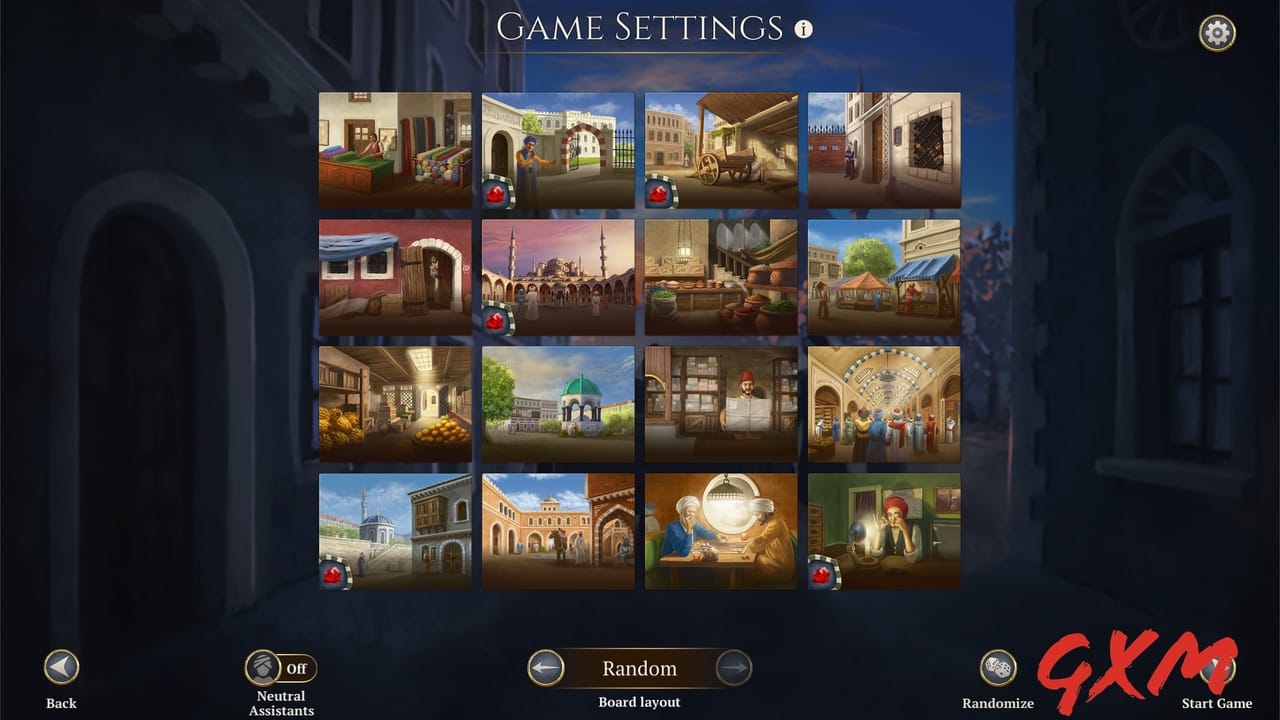
Task: Click the right arrow to change board layout
Action: [x=734, y=668]
